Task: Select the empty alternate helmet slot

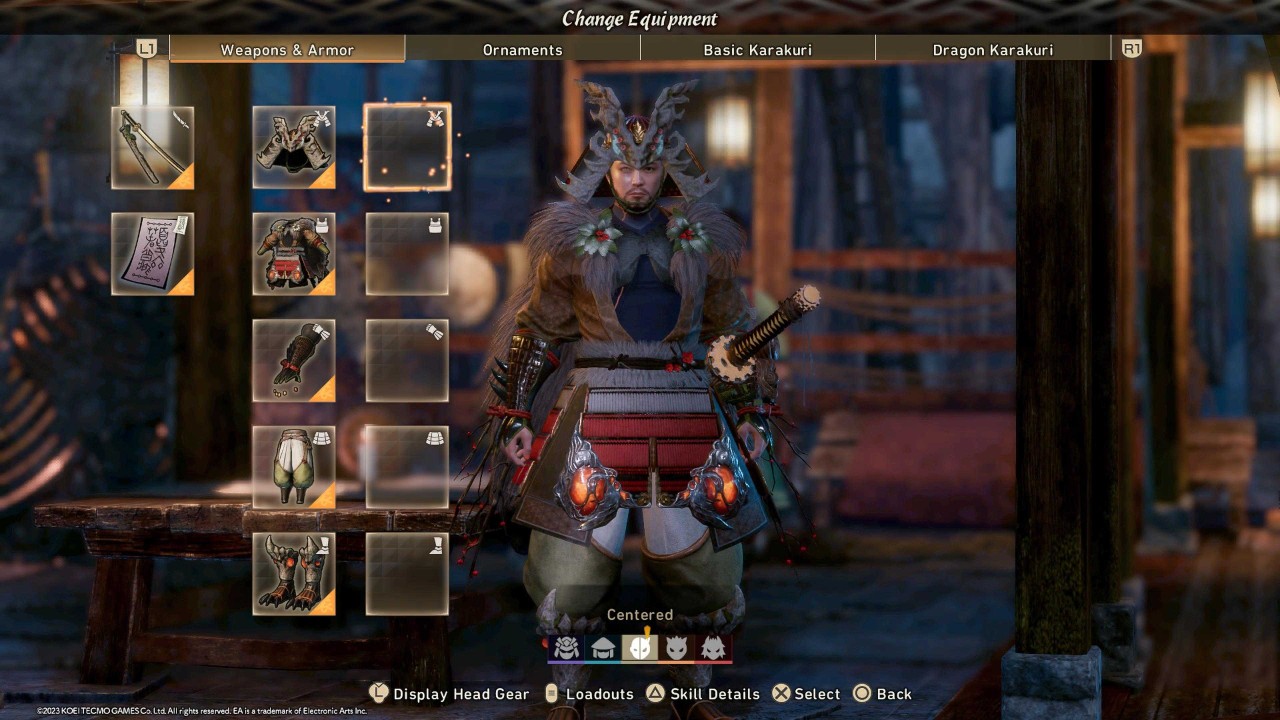Action: (x=406, y=146)
